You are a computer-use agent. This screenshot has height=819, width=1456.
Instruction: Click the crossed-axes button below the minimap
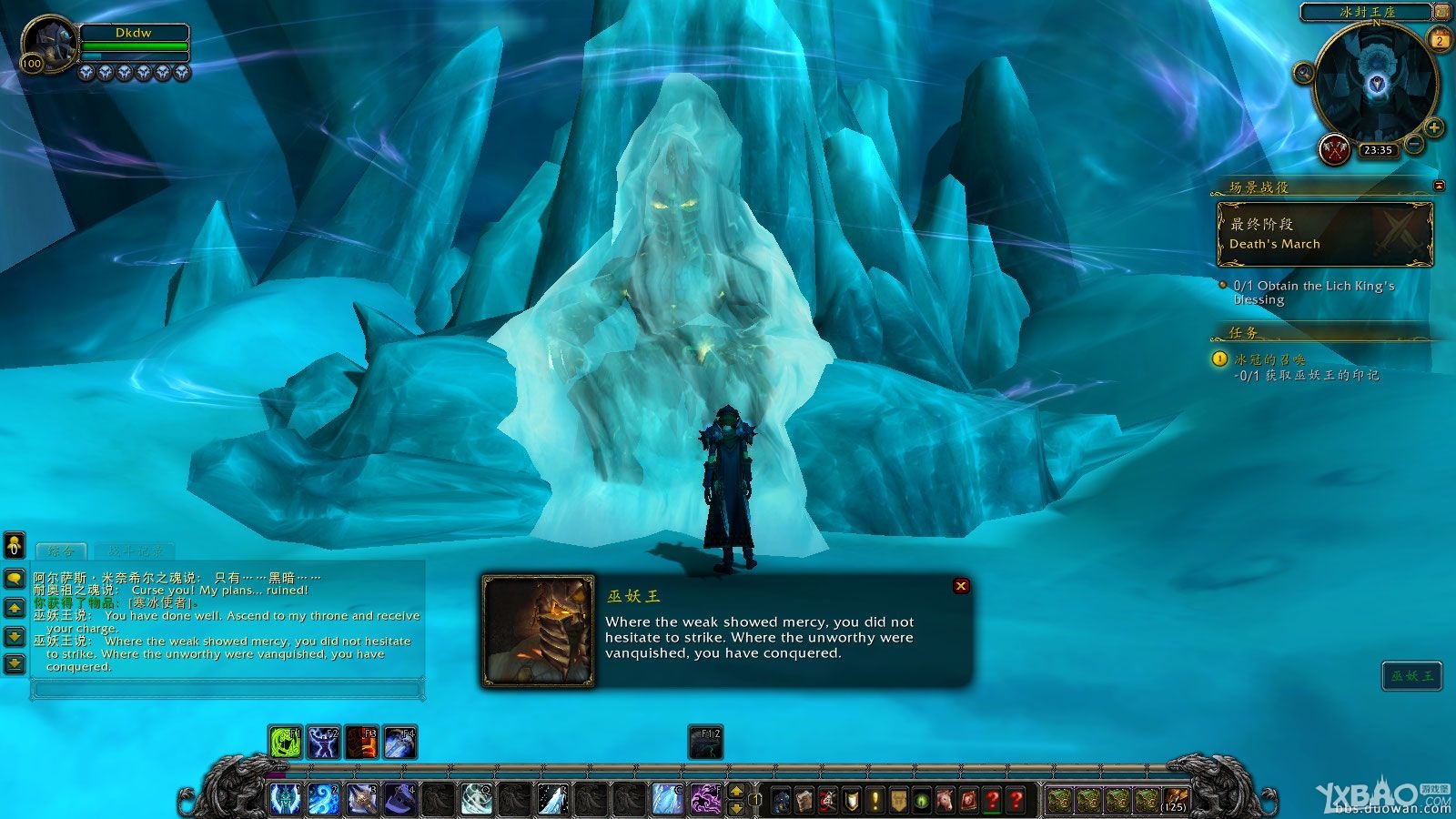[x=1334, y=149]
